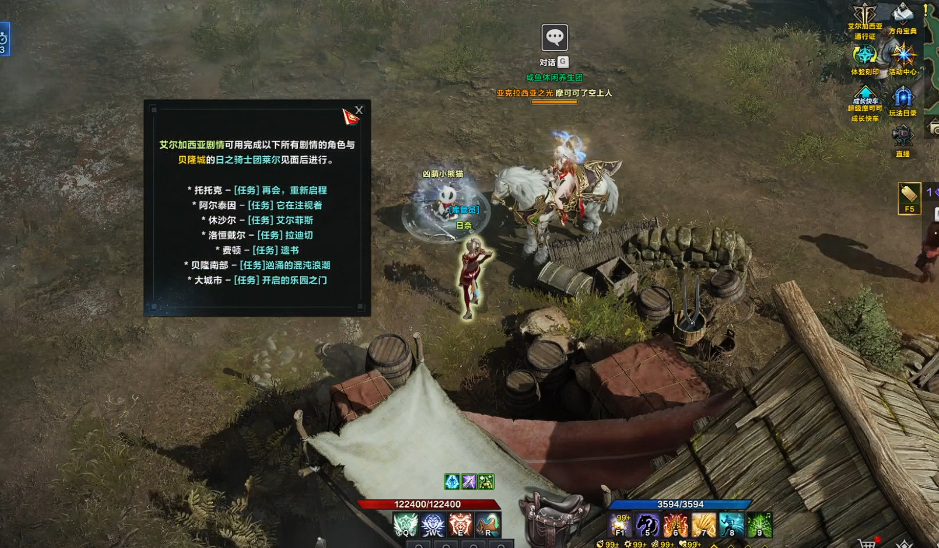Open the 直播 livestream camera icon

click(903, 133)
